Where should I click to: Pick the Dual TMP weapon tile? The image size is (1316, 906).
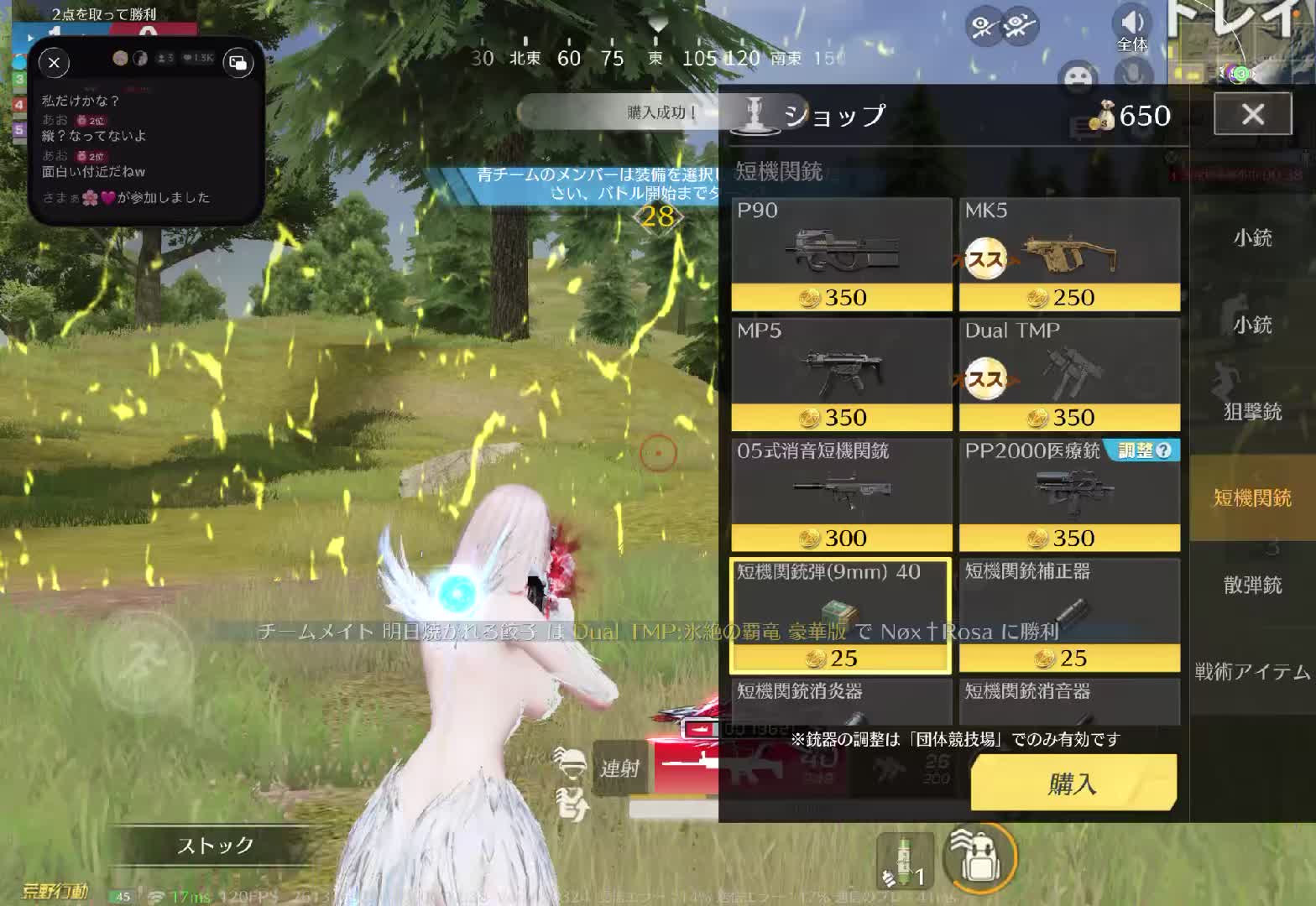point(1069,374)
